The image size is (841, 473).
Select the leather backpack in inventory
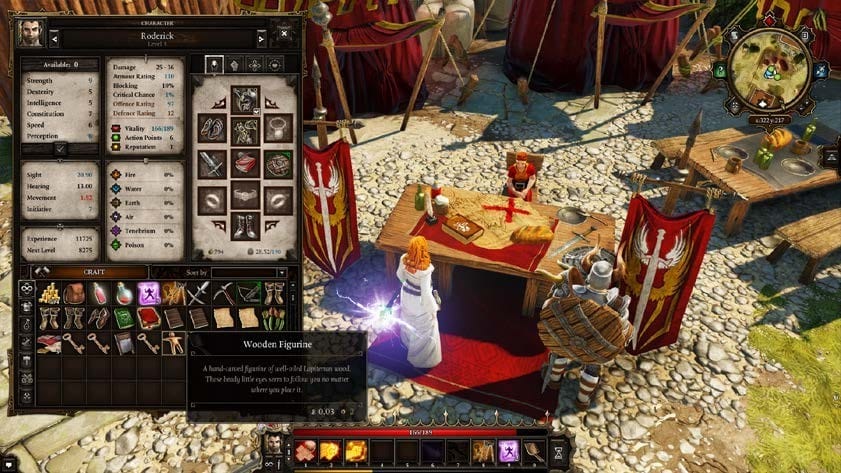pyautogui.click(x=73, y=293)
